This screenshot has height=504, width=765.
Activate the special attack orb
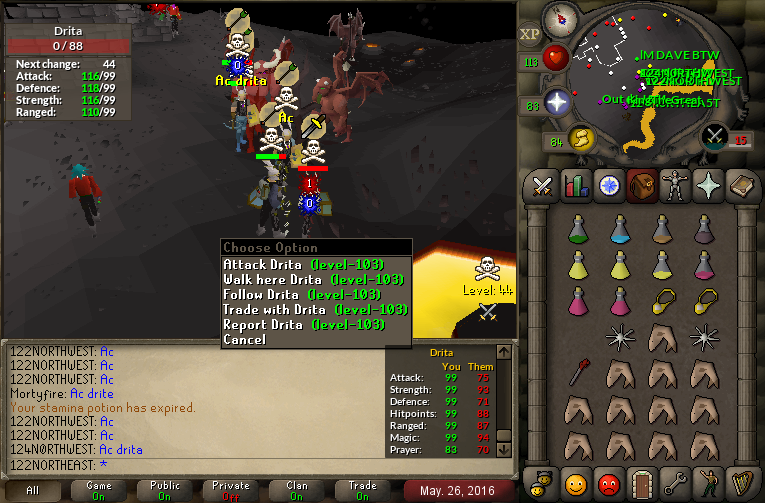(715, 136)
